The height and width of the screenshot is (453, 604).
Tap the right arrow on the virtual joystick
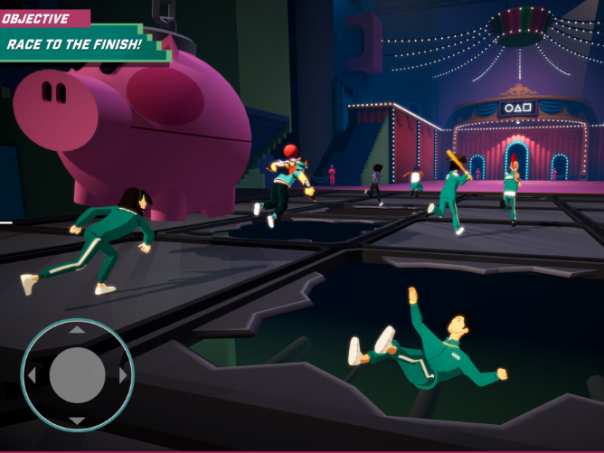coord(123,376)
